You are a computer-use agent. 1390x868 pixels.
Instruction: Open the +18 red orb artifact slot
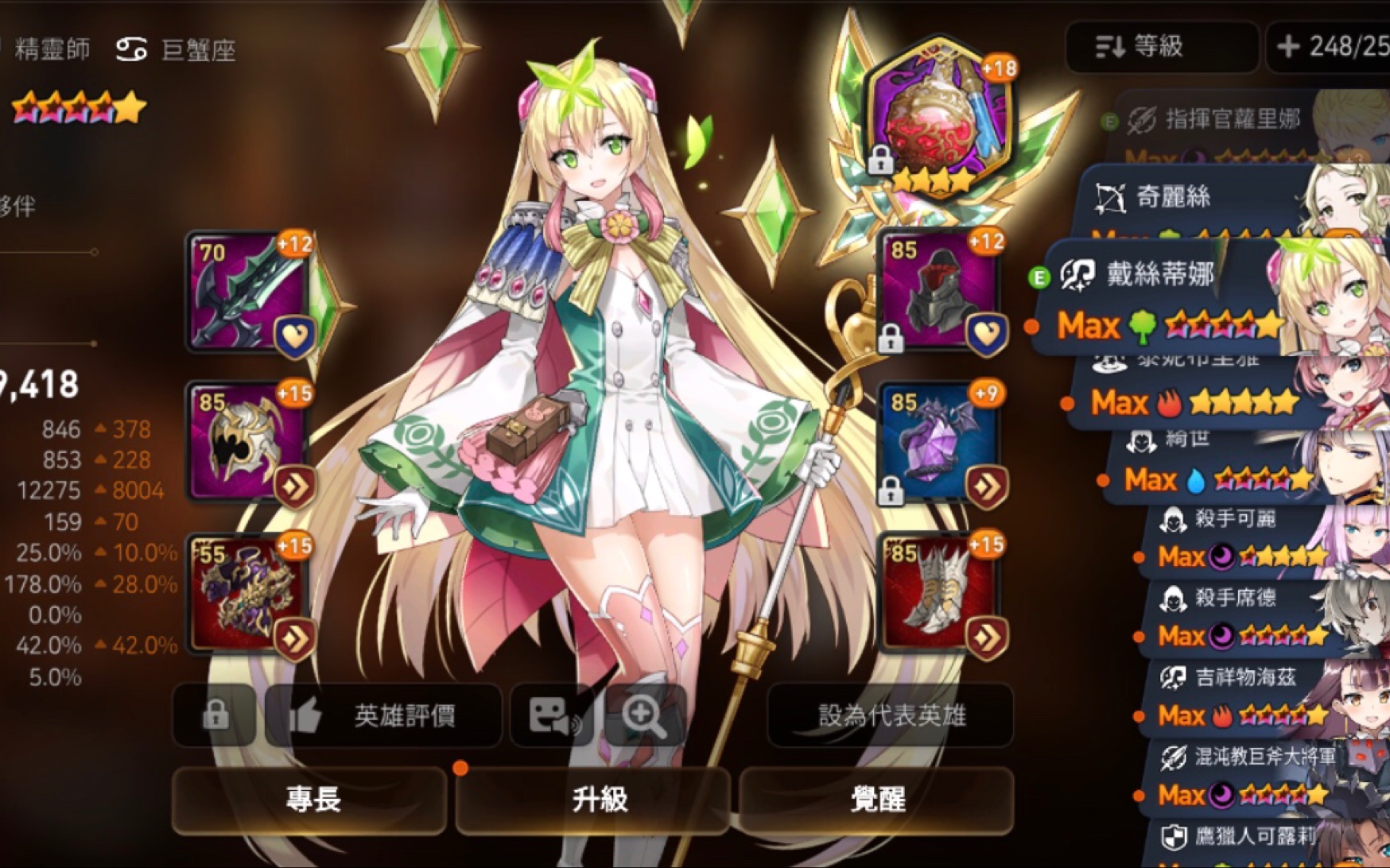(939, 119)
